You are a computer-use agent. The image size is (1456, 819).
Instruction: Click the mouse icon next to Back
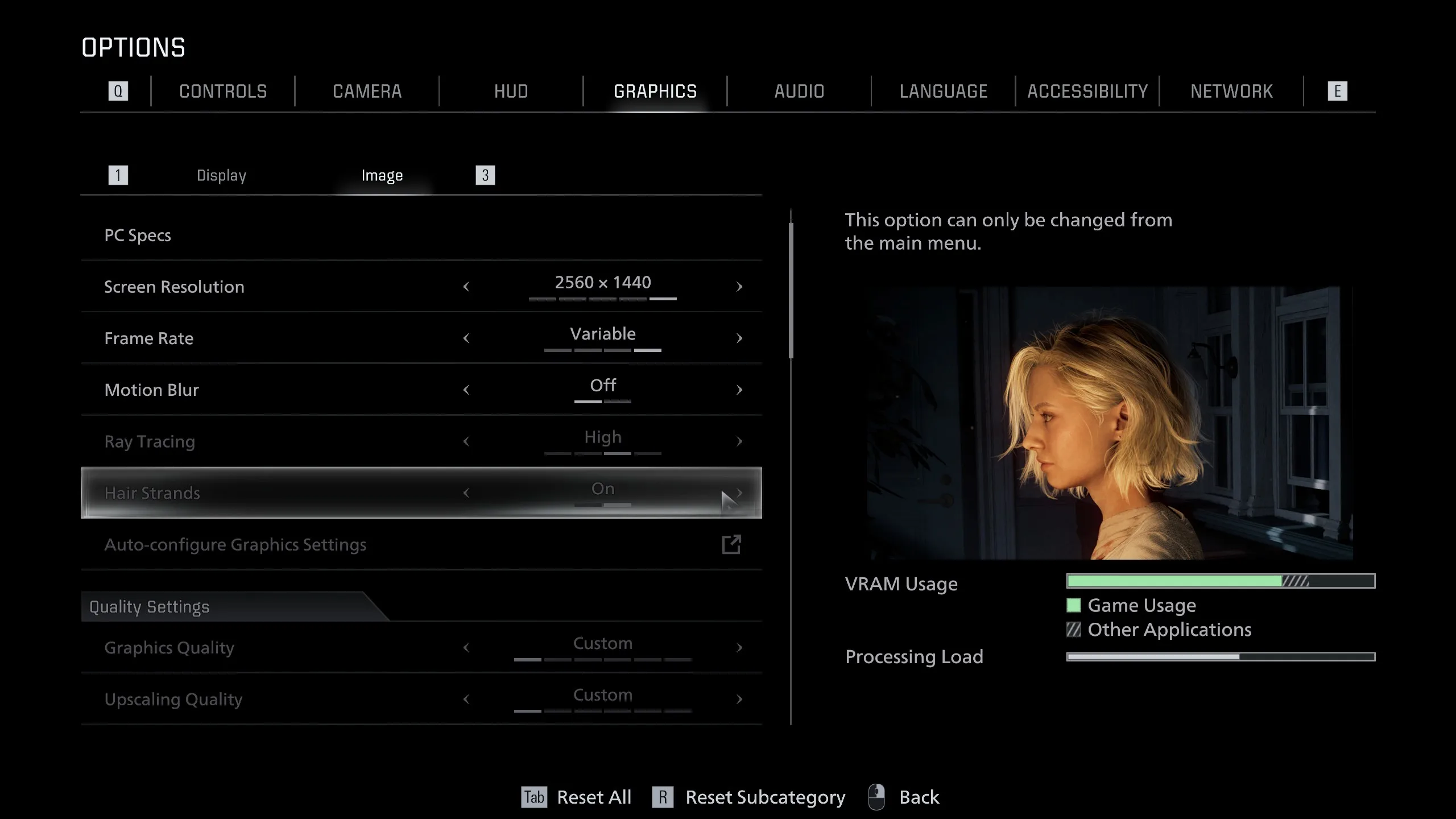click(875, 796)
